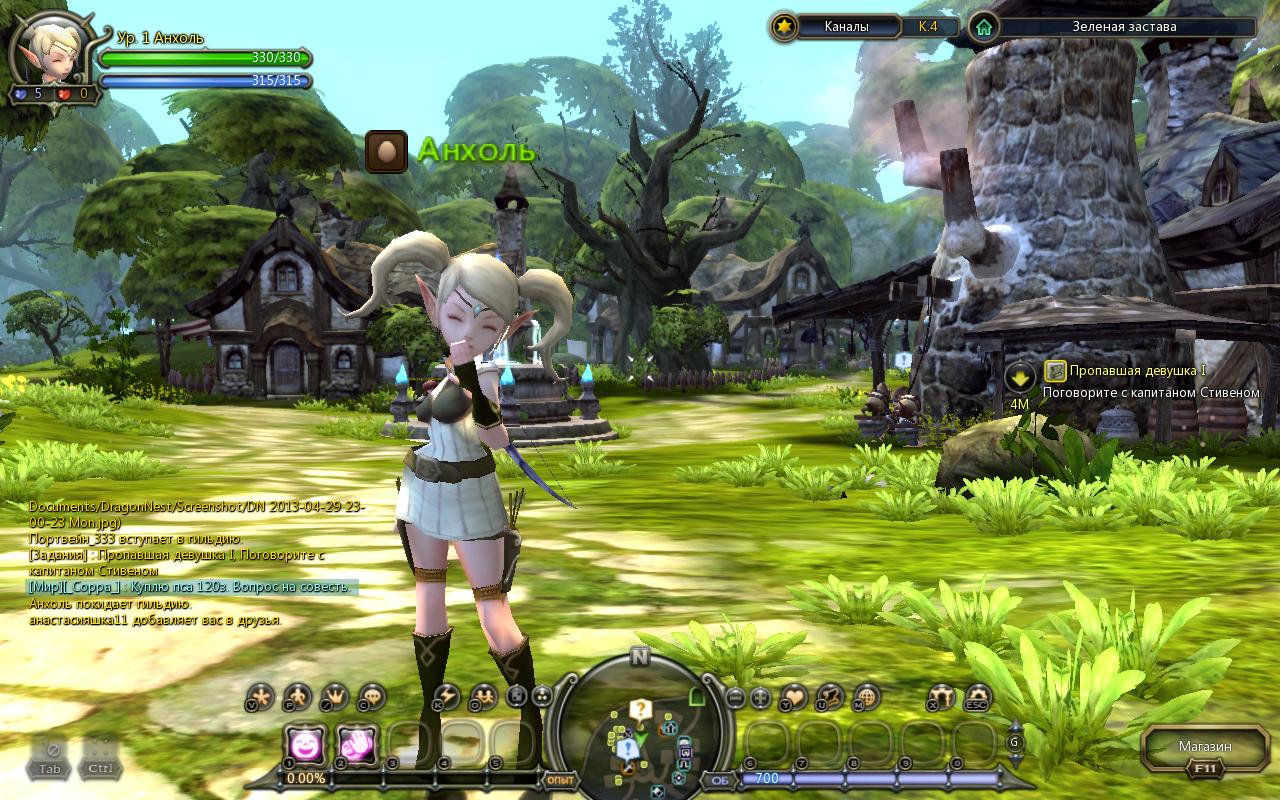Open the Магазин shop button
This screenshot has height=800, width=1280.
pyautogui.click(x=1204, y=747)
